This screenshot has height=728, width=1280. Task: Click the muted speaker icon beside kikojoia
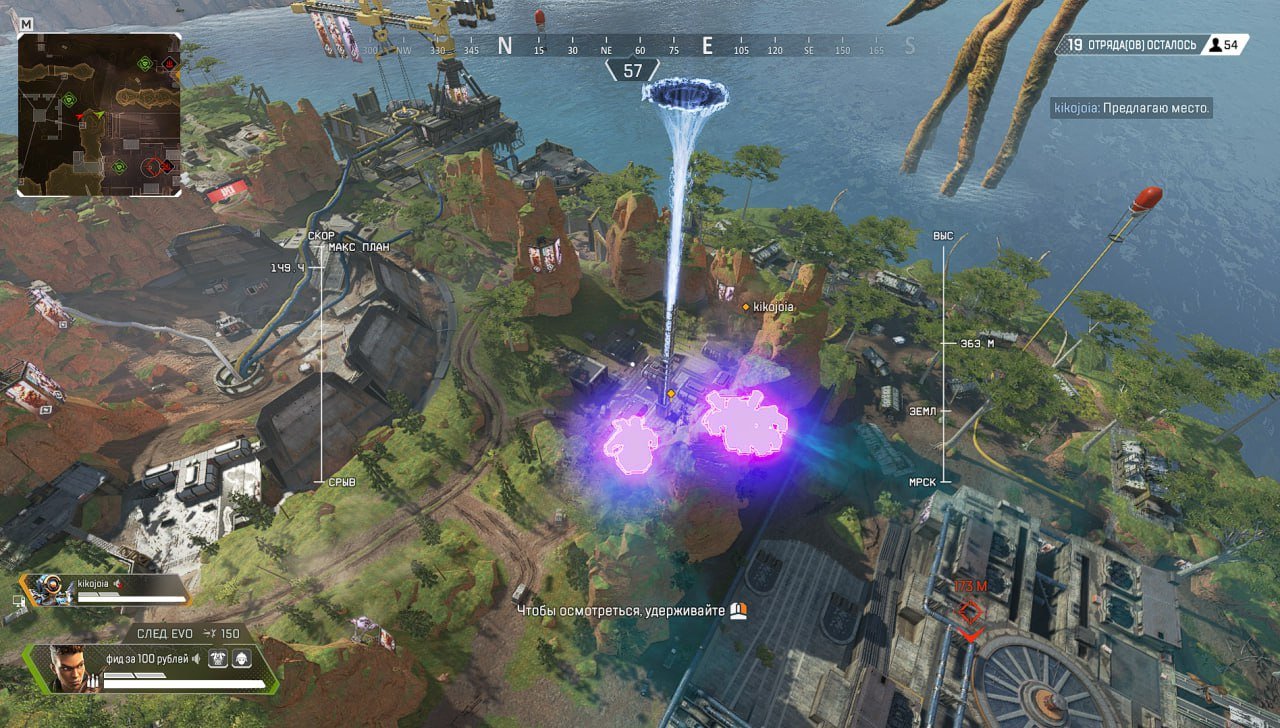point(117,582)
